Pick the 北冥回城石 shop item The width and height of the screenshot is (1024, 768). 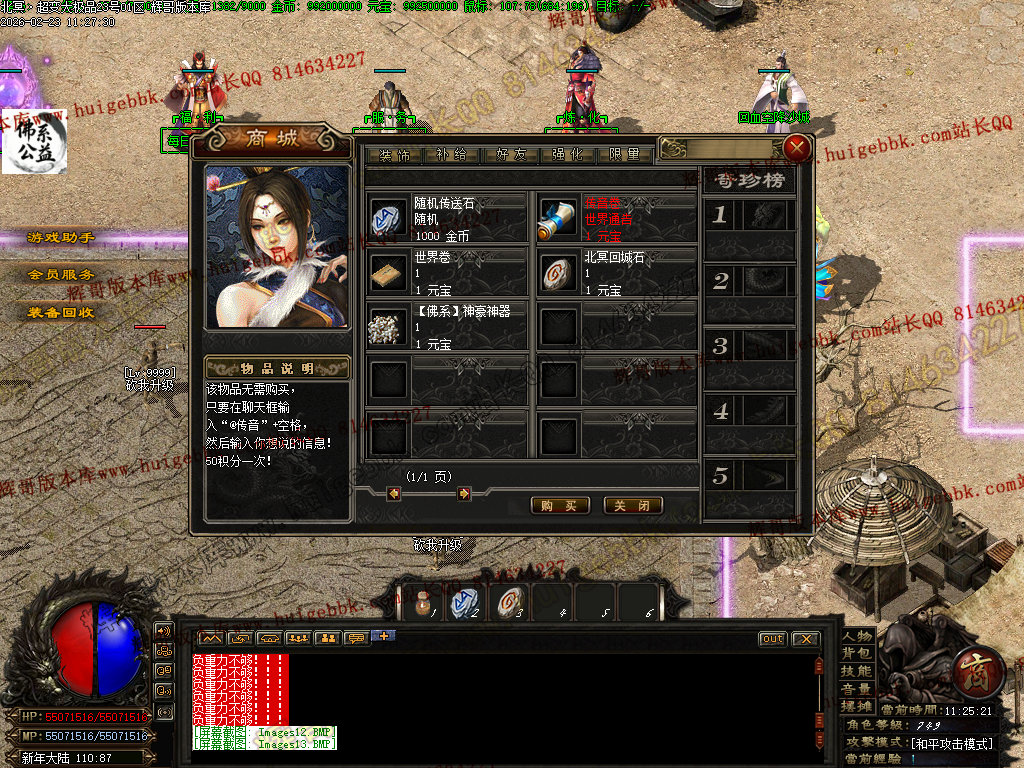coord(616,273)
